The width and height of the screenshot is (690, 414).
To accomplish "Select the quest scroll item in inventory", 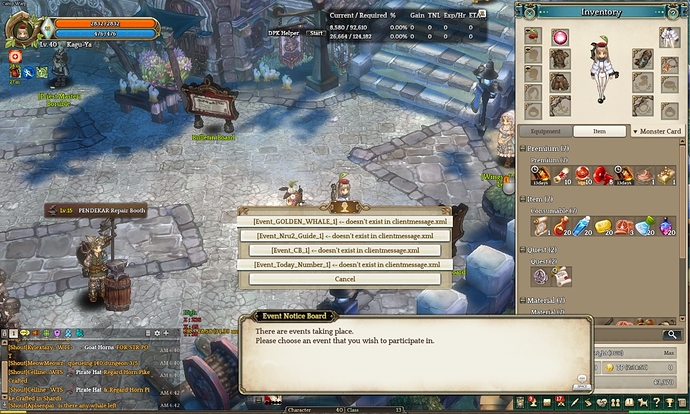I will pos(561,275).
